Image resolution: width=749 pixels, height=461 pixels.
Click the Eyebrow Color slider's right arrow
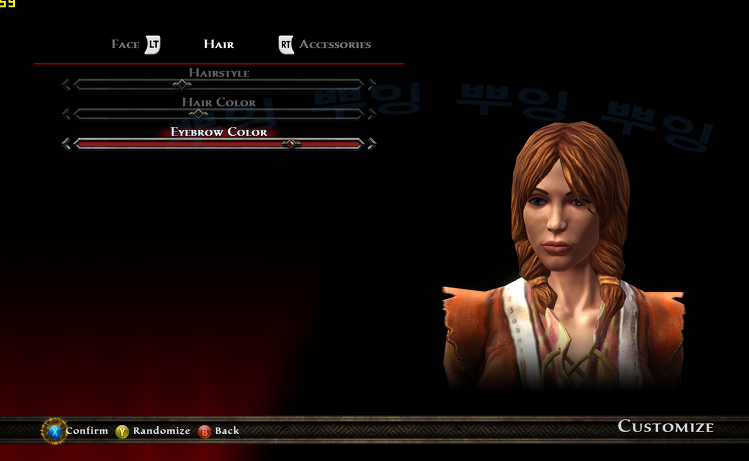point(371,144)
